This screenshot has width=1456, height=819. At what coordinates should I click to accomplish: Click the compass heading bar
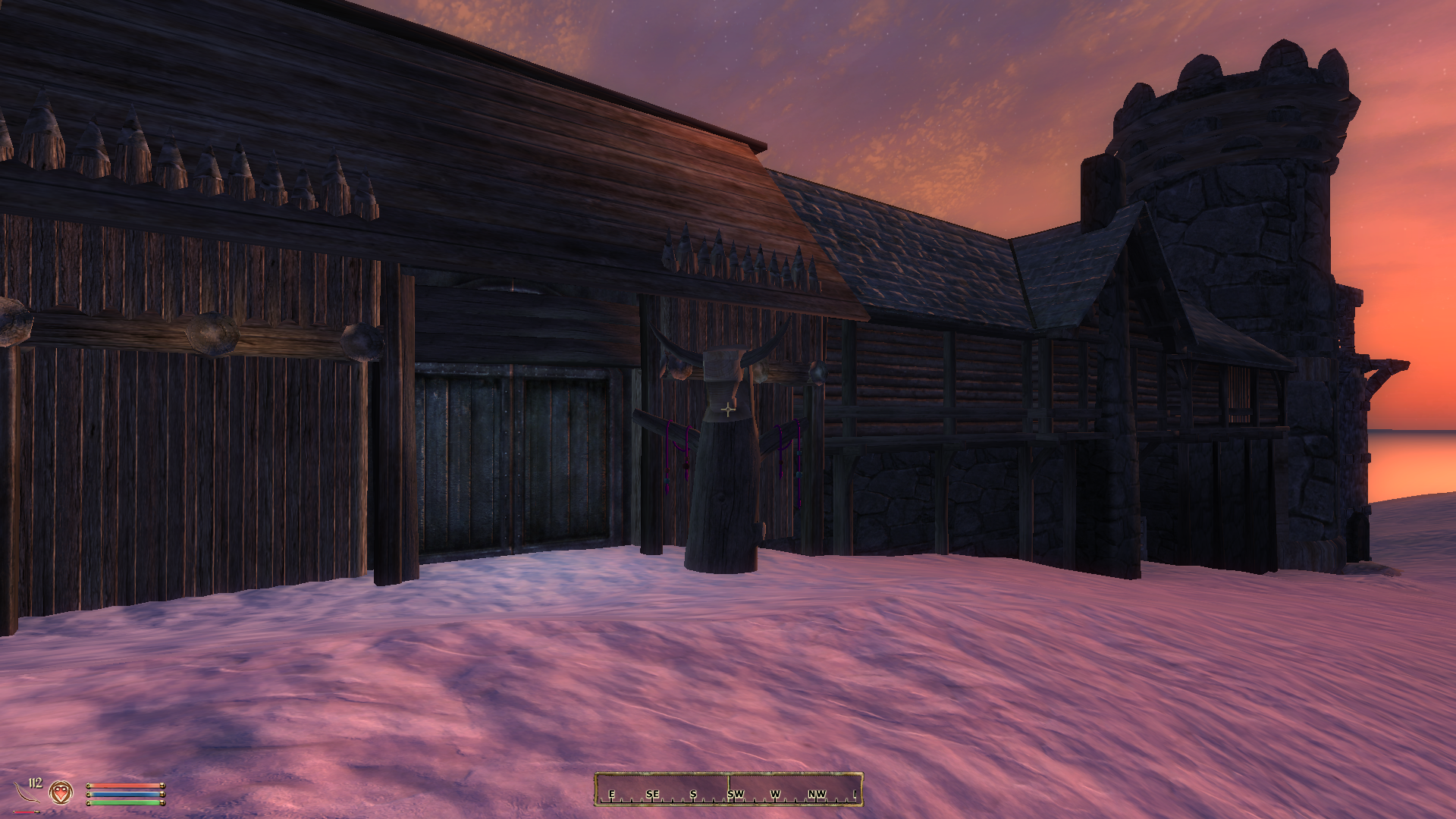tap(728, 789)
